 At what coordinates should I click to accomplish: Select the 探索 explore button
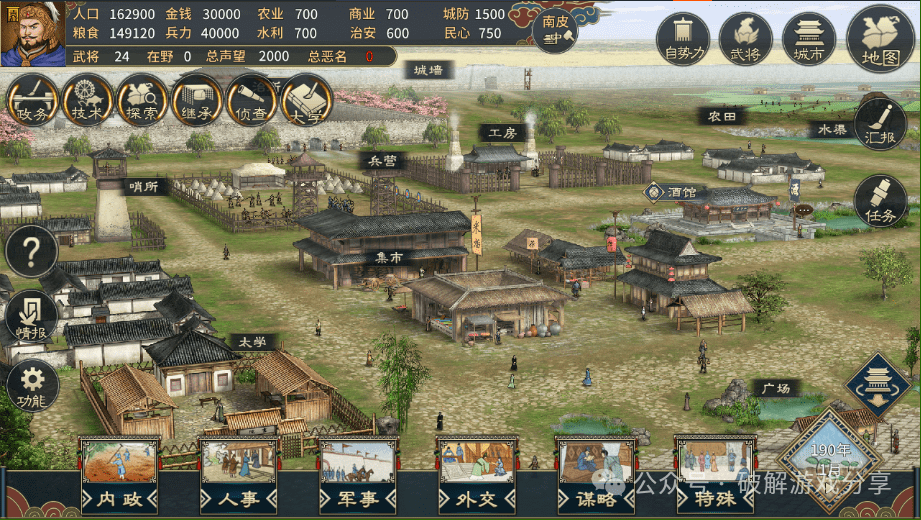click(x=142, y=101)
